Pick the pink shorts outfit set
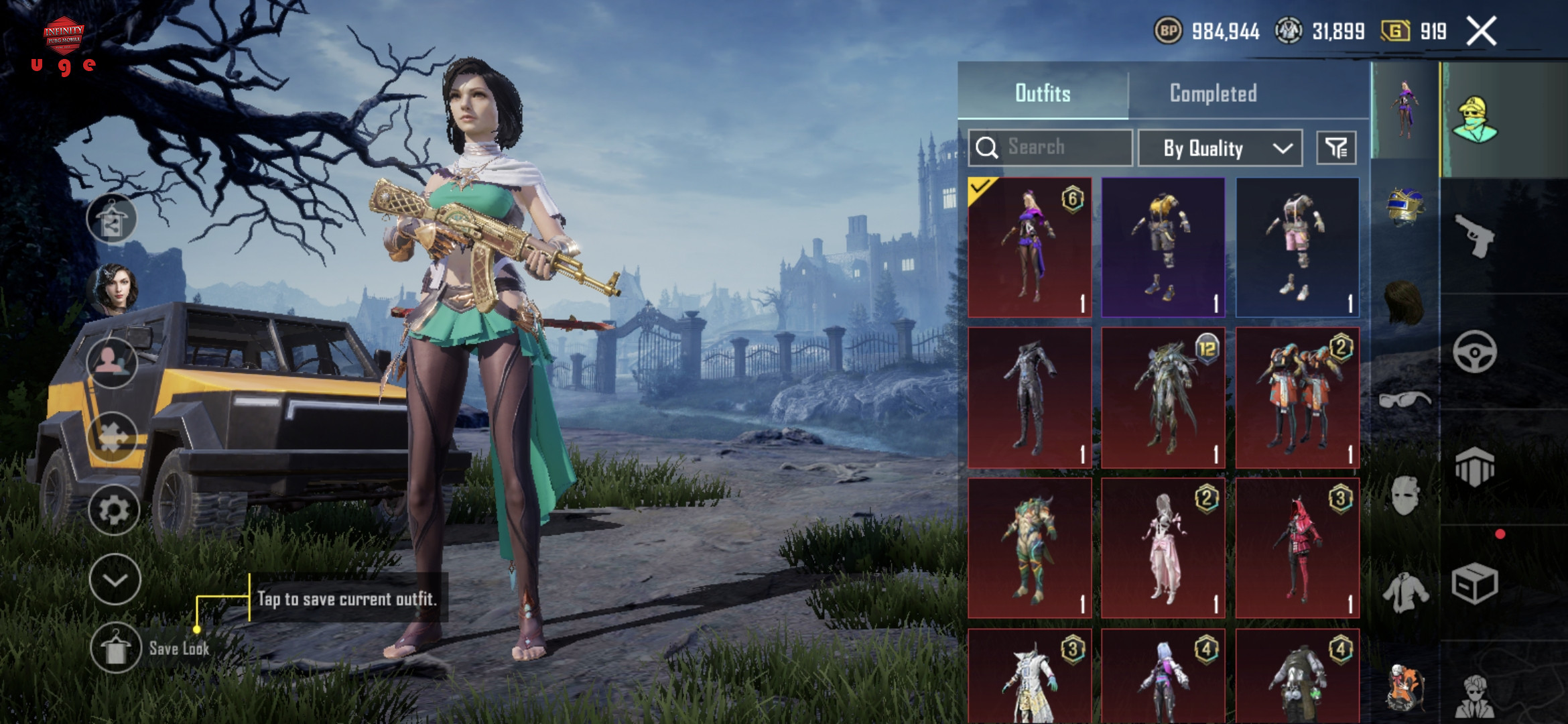 coord(1297,247)
